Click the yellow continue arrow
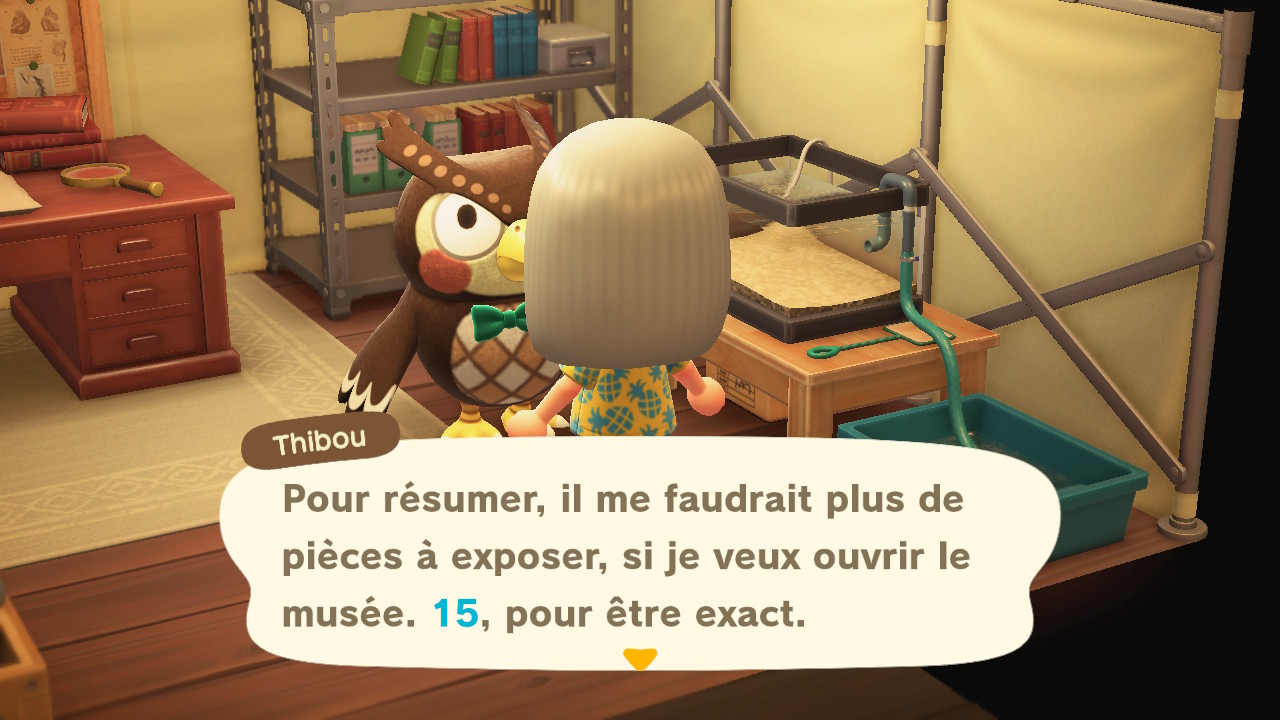 [641, 659]
